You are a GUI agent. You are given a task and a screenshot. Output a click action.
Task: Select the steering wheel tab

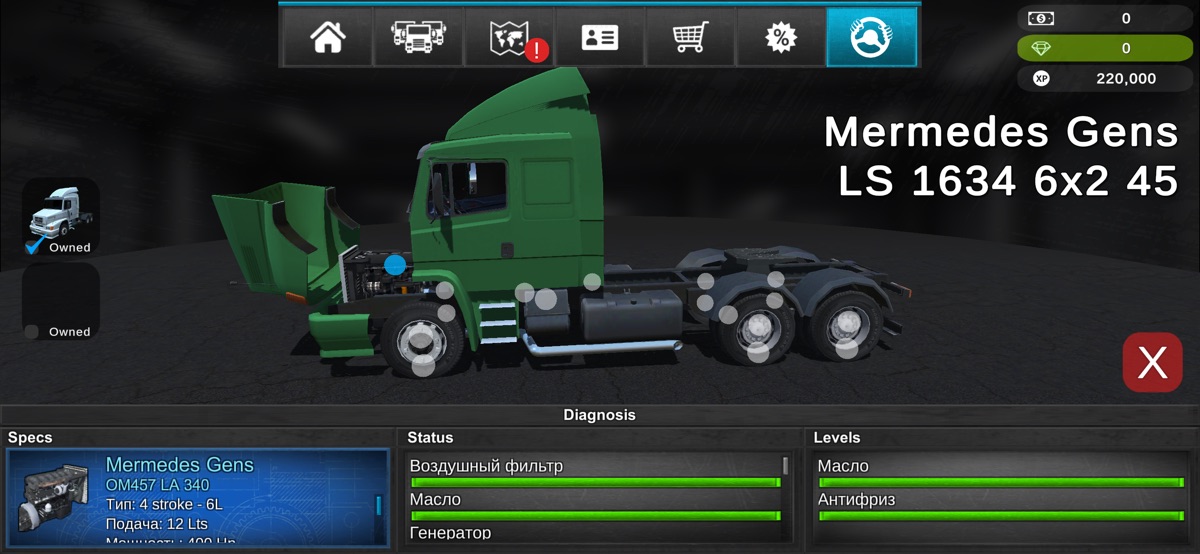coord(871,37)
